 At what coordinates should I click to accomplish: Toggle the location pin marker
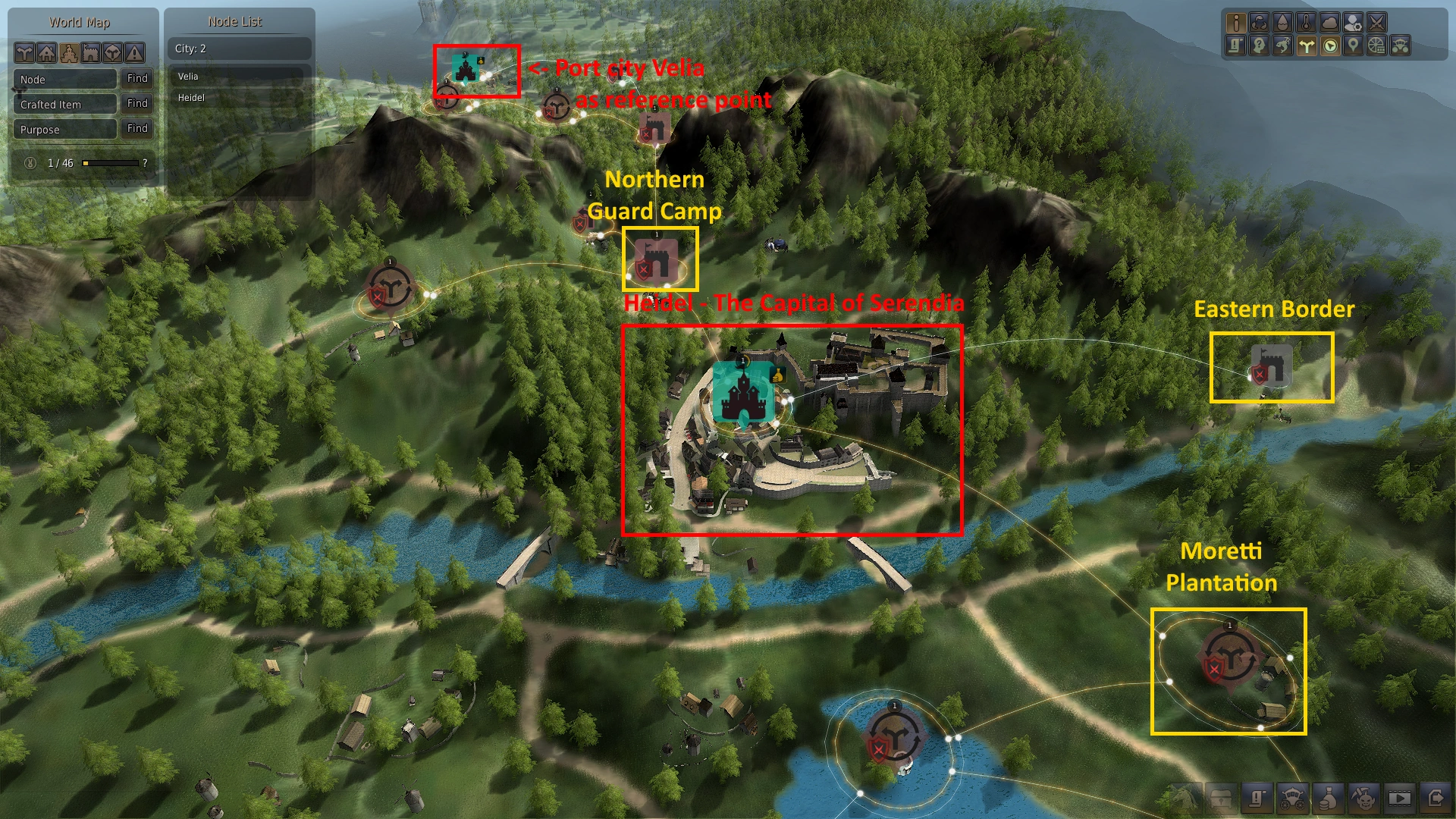(x=1353, y=47)
